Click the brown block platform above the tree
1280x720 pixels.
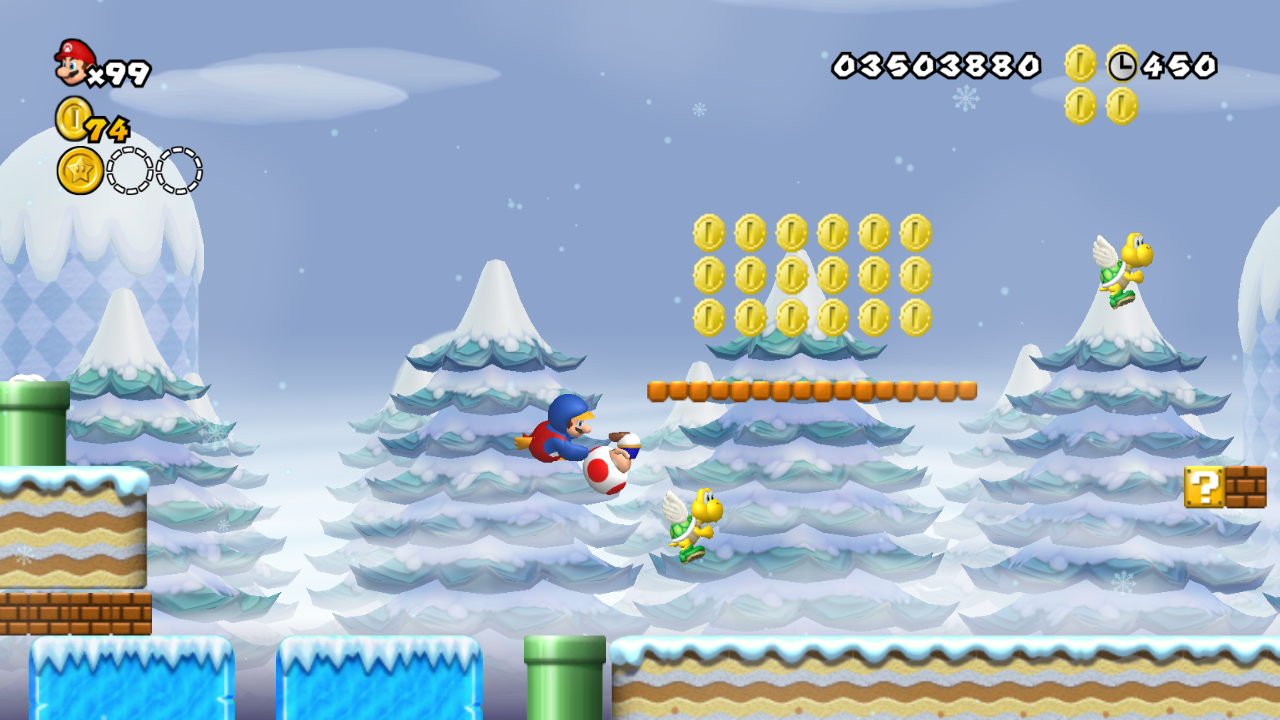click(810, 388)
